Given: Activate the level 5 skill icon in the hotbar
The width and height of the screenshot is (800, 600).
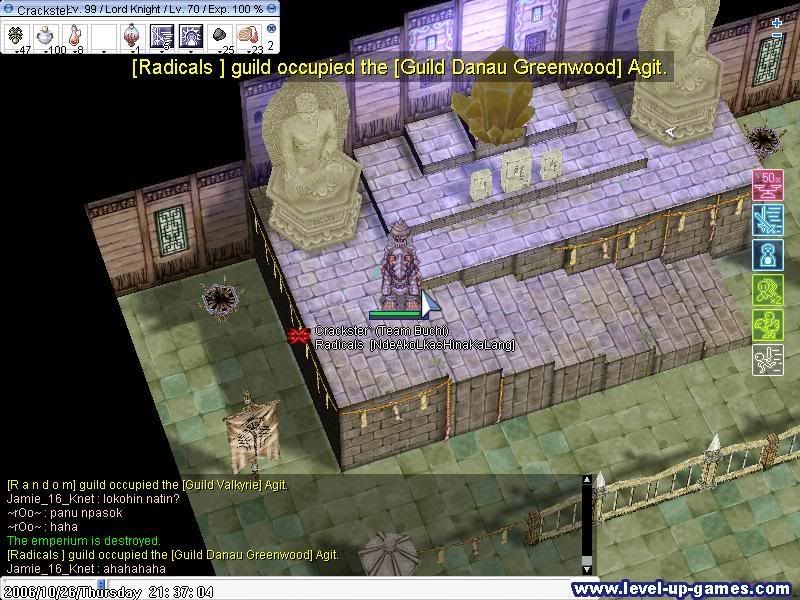Looking at the screenshot, I should tap(162, 36).
